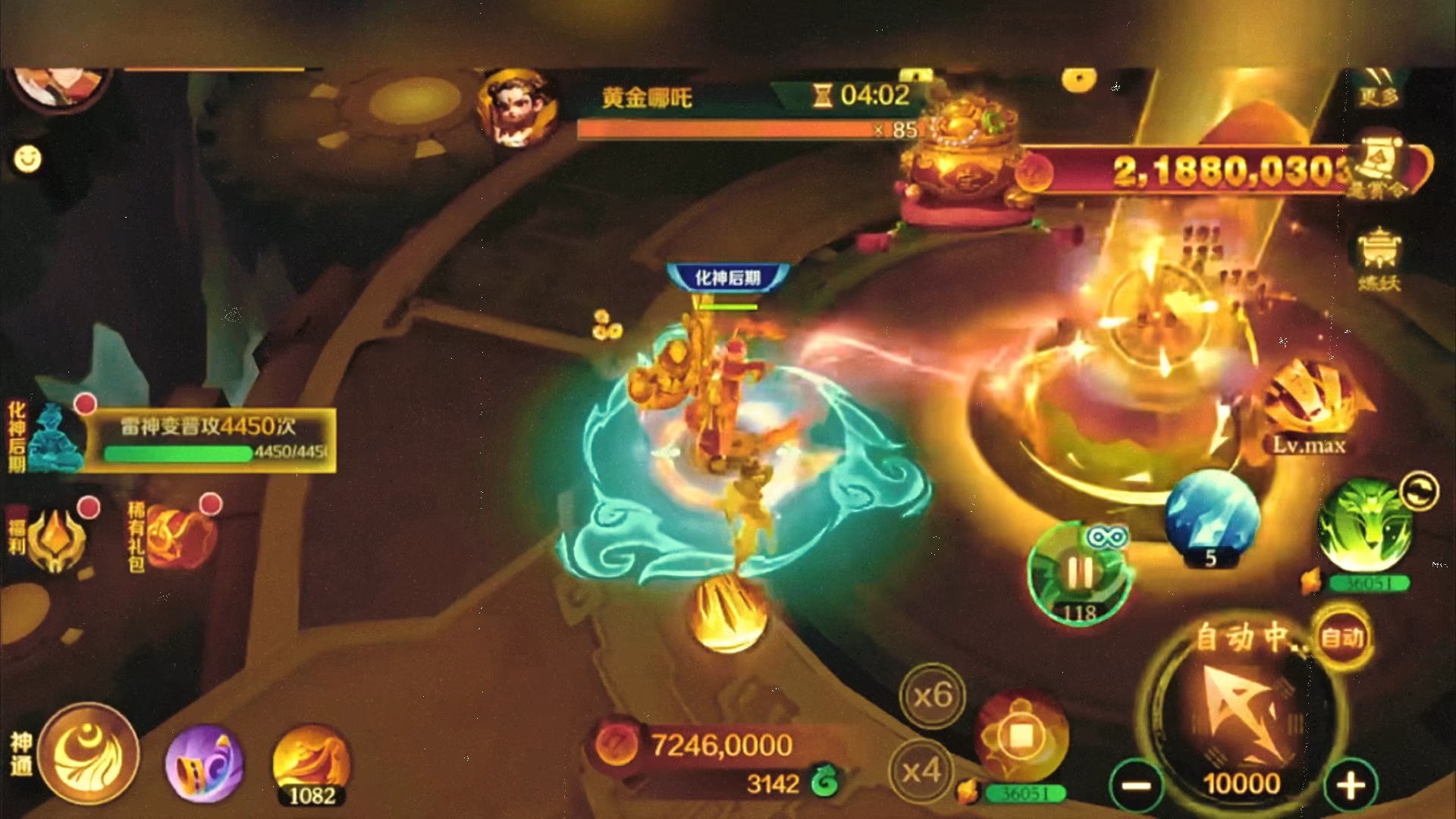Tap the smiley emoji button
Image resolution: width=1456 pixels, height=819 pixels.
tap(28, 159)
